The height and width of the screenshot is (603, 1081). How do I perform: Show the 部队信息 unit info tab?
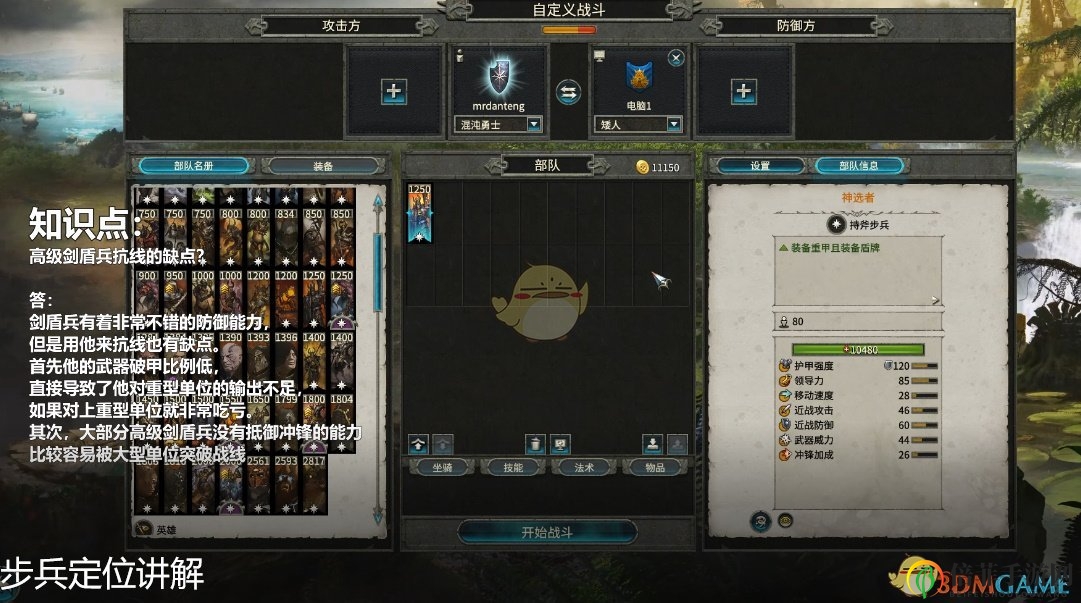[859, 166]
